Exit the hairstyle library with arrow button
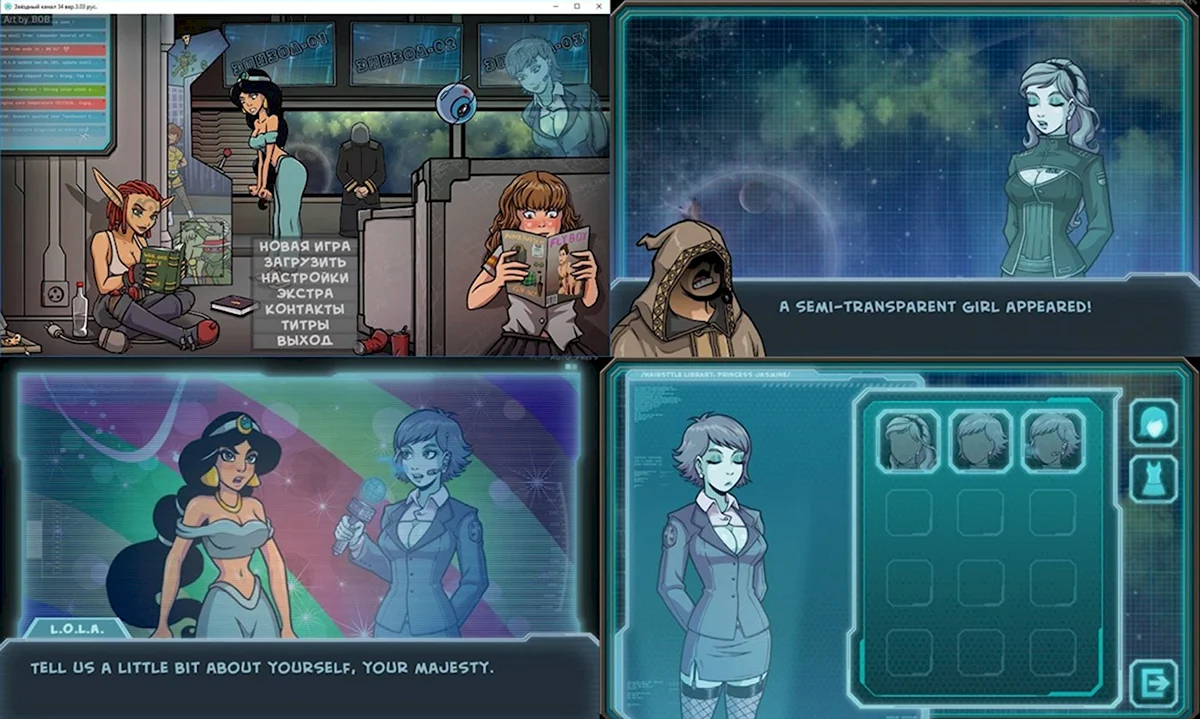Image resolution: width=1200 pixels, height=719 pixels. (1153, 684)
